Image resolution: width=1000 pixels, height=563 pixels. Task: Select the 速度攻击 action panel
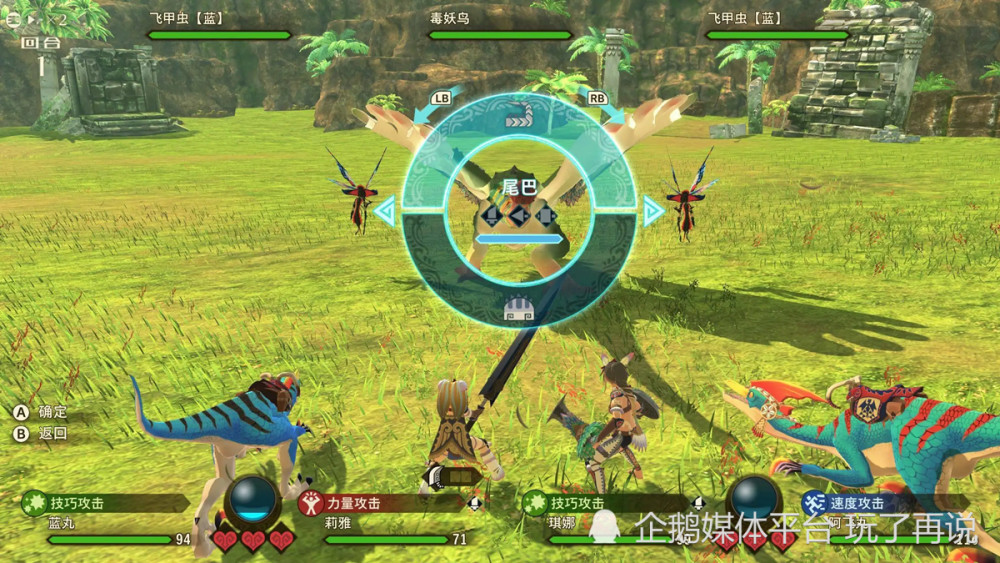click(x=880, y=503)
